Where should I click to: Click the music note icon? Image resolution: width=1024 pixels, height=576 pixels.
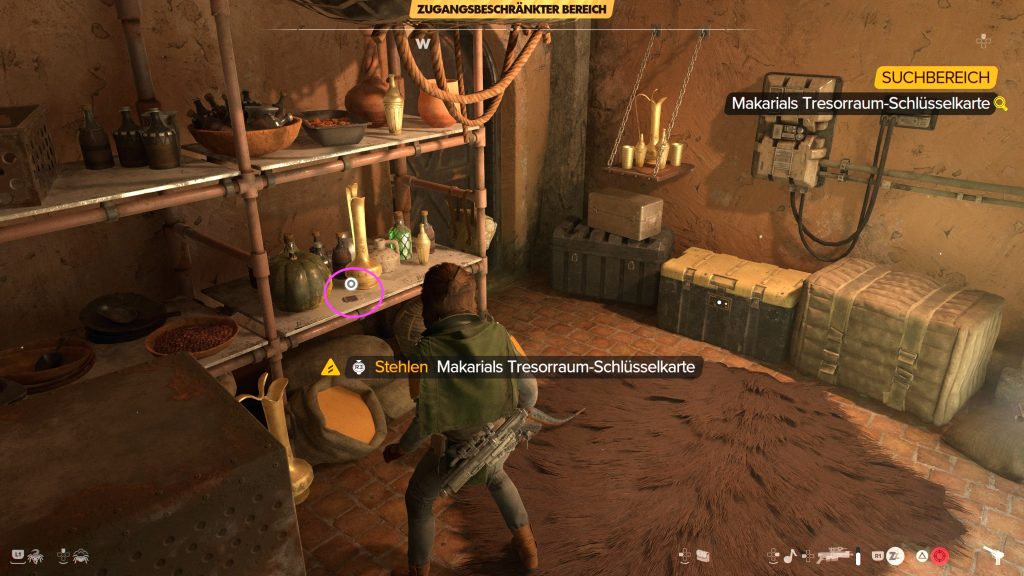(x=788, y=554)
